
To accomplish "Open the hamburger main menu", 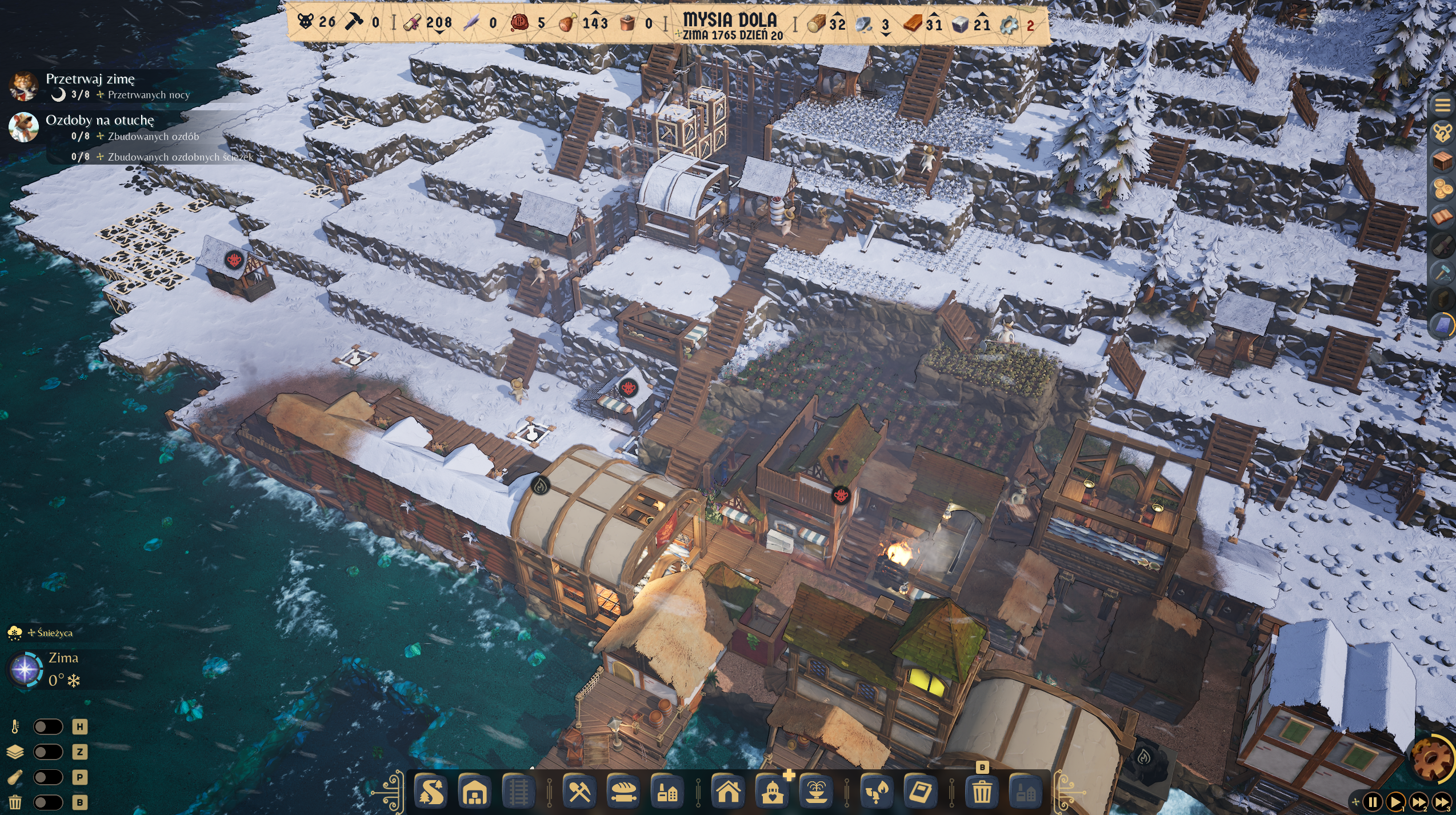I will (1442, 105).
